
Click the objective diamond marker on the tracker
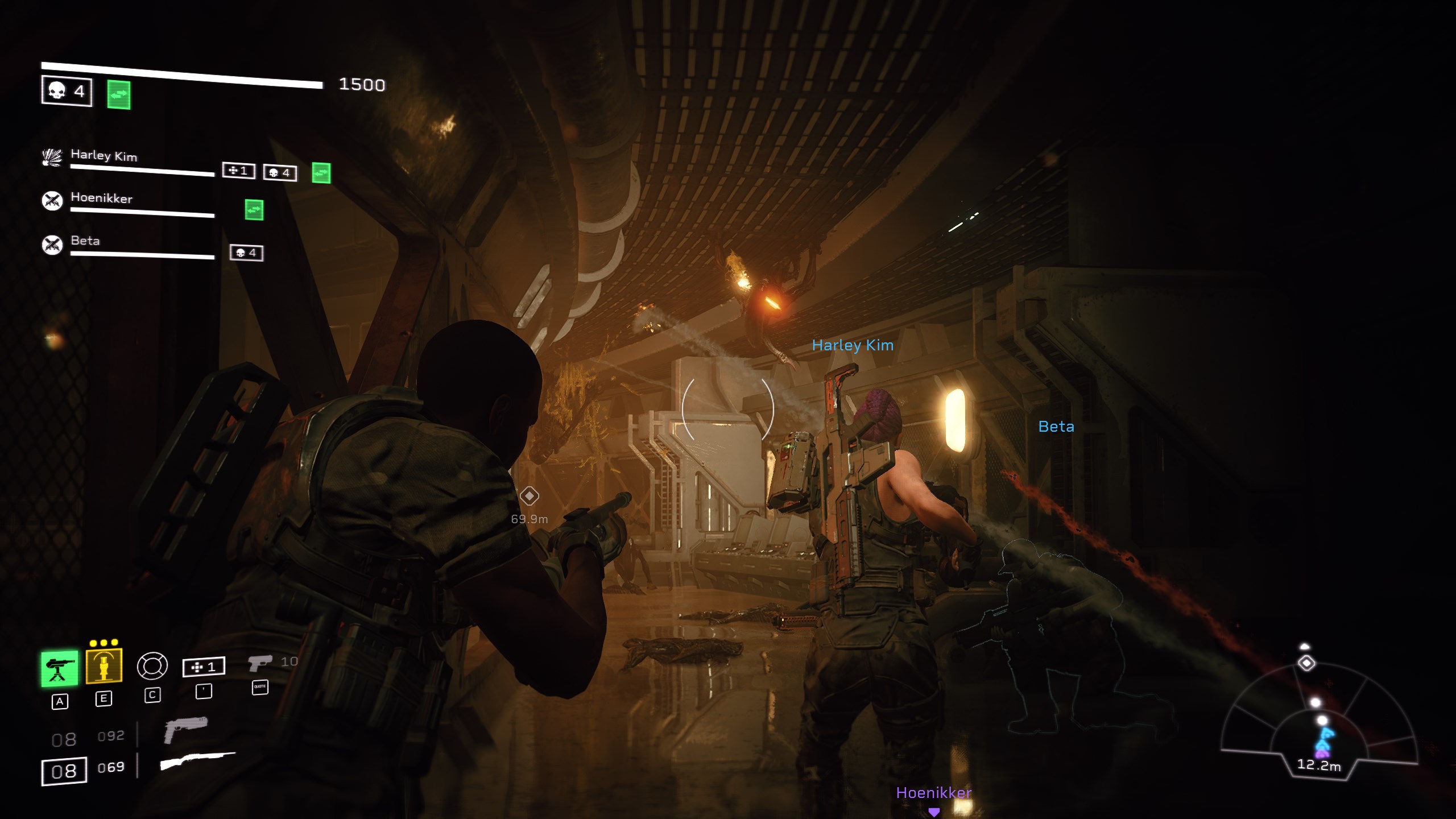[x=1306, y=663]
